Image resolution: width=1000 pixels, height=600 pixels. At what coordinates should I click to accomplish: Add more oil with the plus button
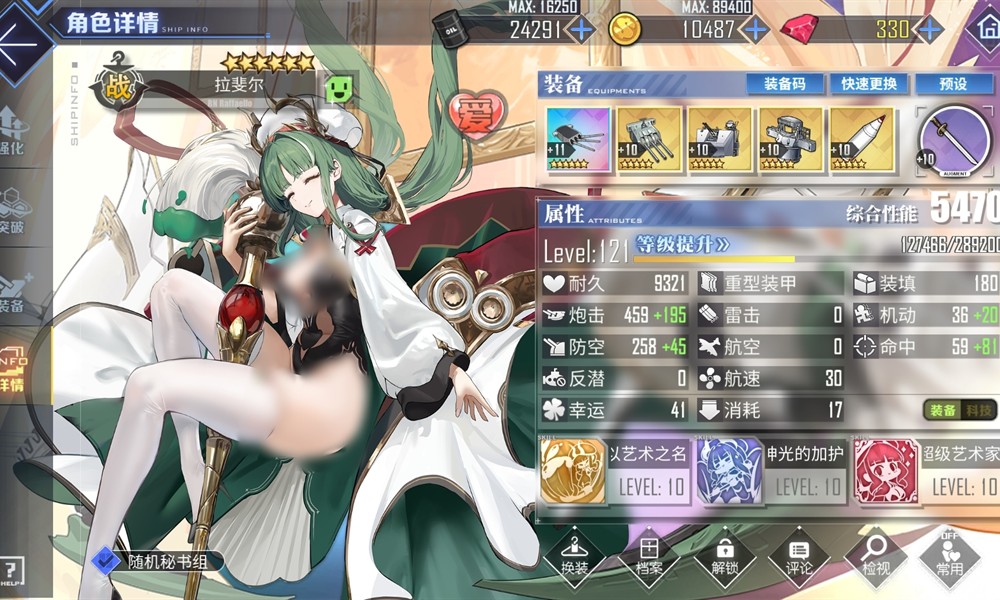tap(580, 29)
